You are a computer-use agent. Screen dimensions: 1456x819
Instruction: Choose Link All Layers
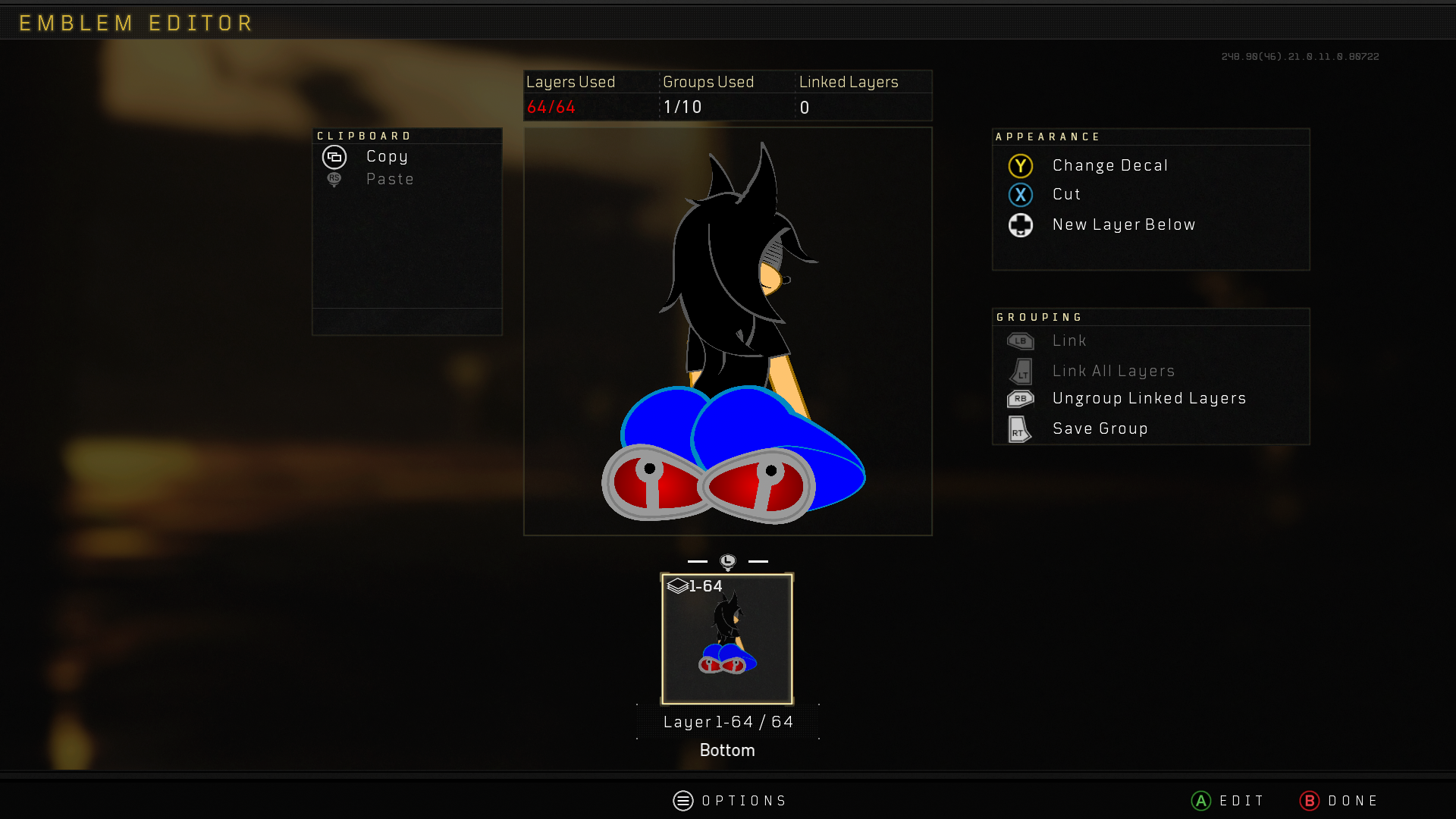click(1112, 372)
